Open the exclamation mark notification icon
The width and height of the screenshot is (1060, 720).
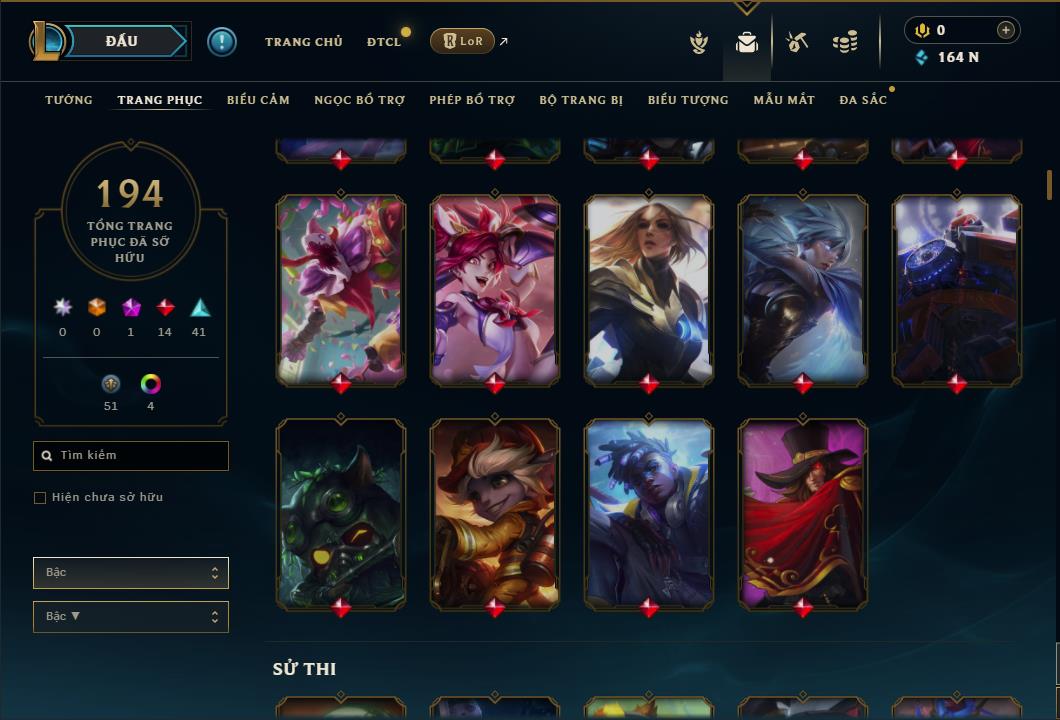pyautogui.click(x=222, y=42)
